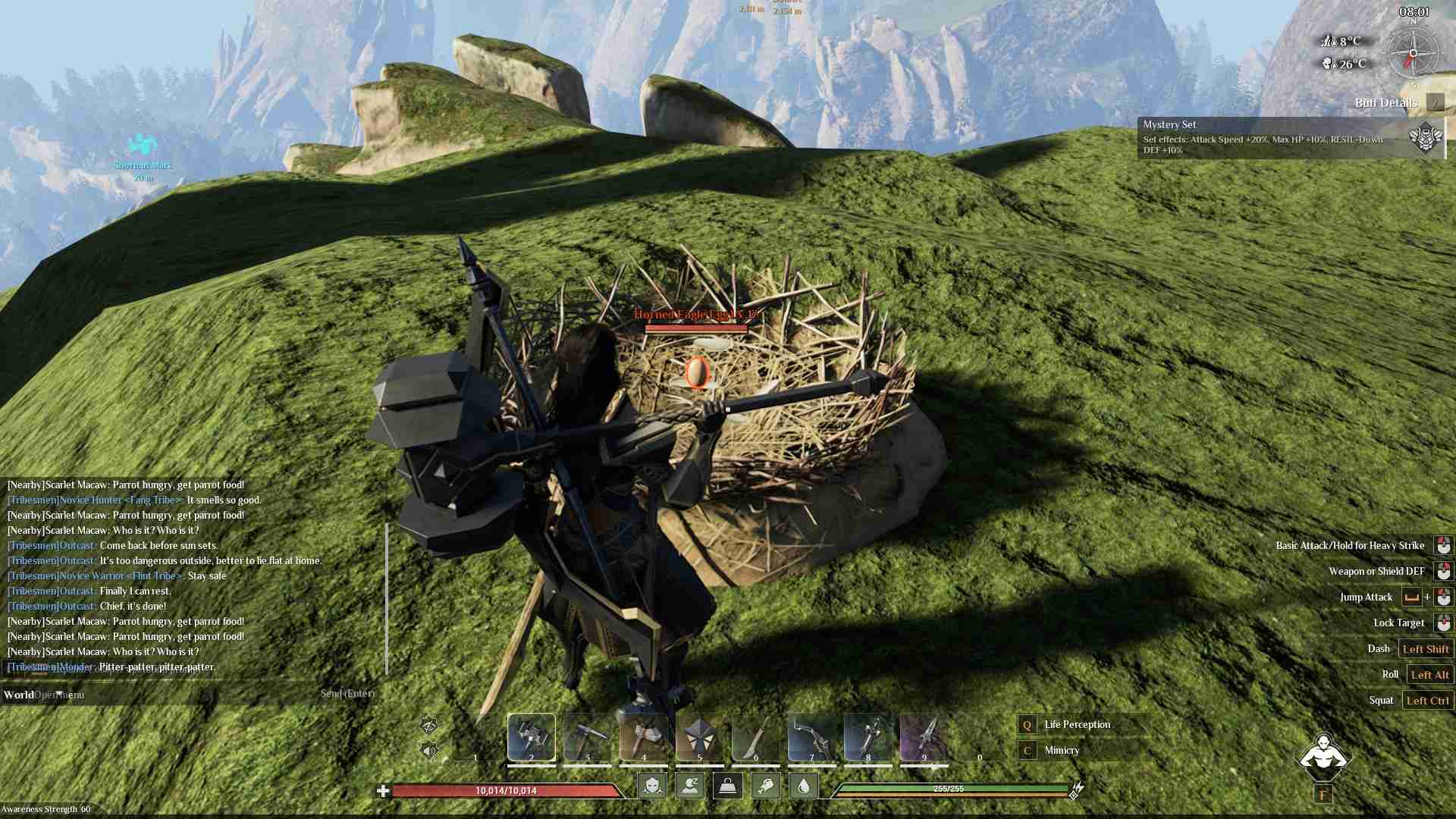The image size is (1456, 819).
Task: Click the Mystery Set buff icon
Action: [x=1425, y=138]
